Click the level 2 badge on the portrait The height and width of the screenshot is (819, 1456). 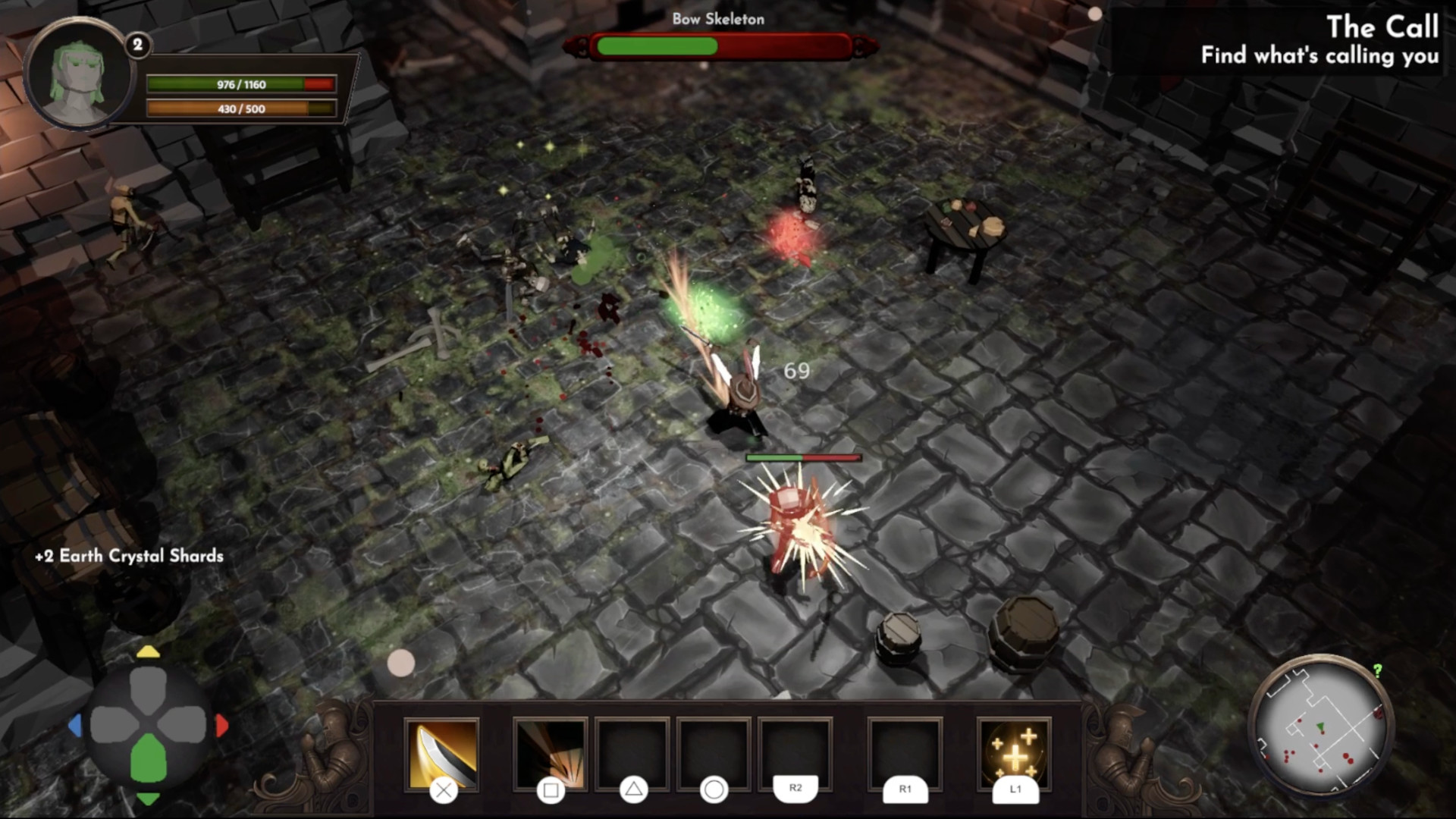136,44
